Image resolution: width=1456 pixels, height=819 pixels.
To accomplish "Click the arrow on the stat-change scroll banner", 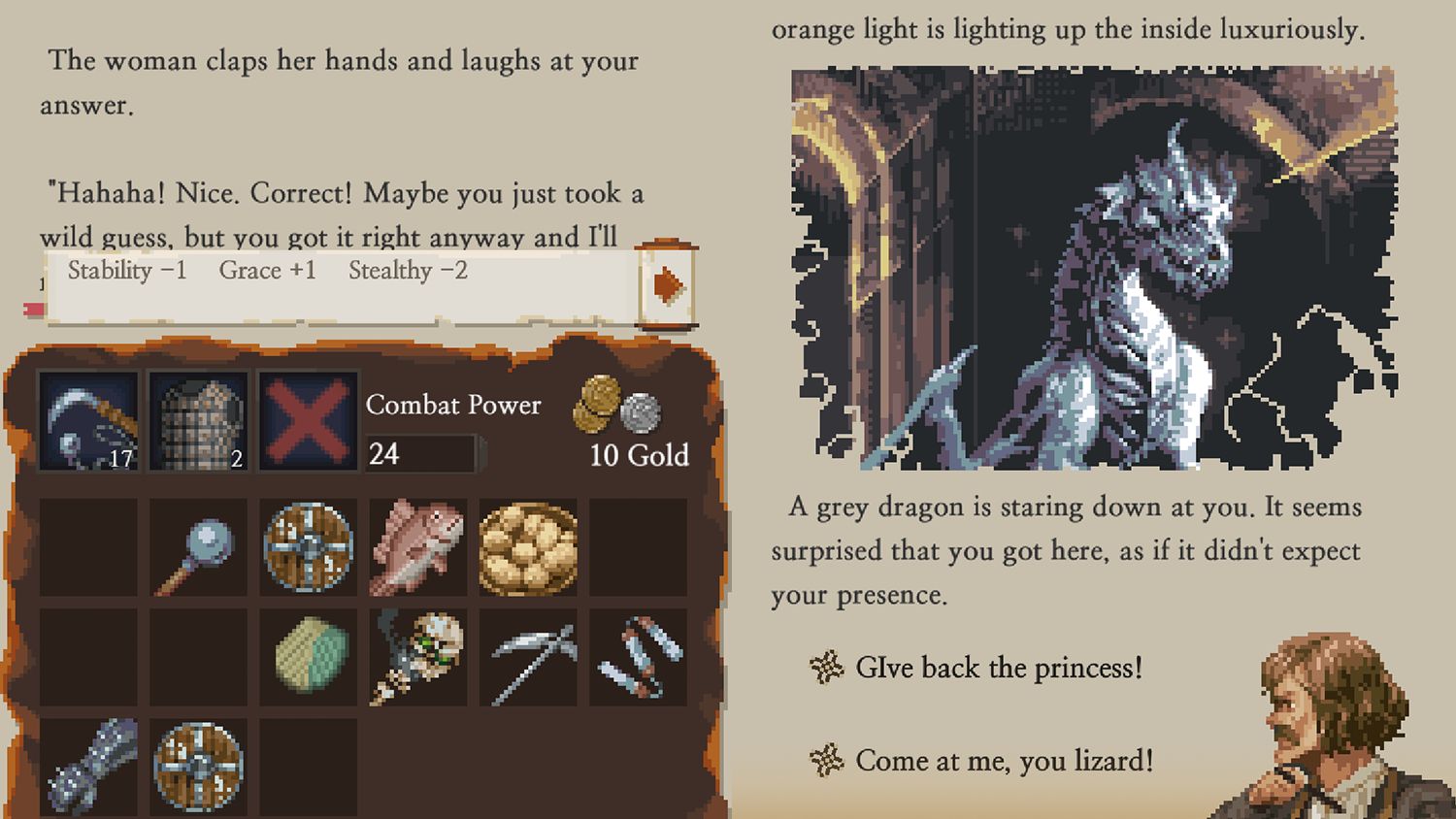I will pyautogui.click(x=667, y=284).
